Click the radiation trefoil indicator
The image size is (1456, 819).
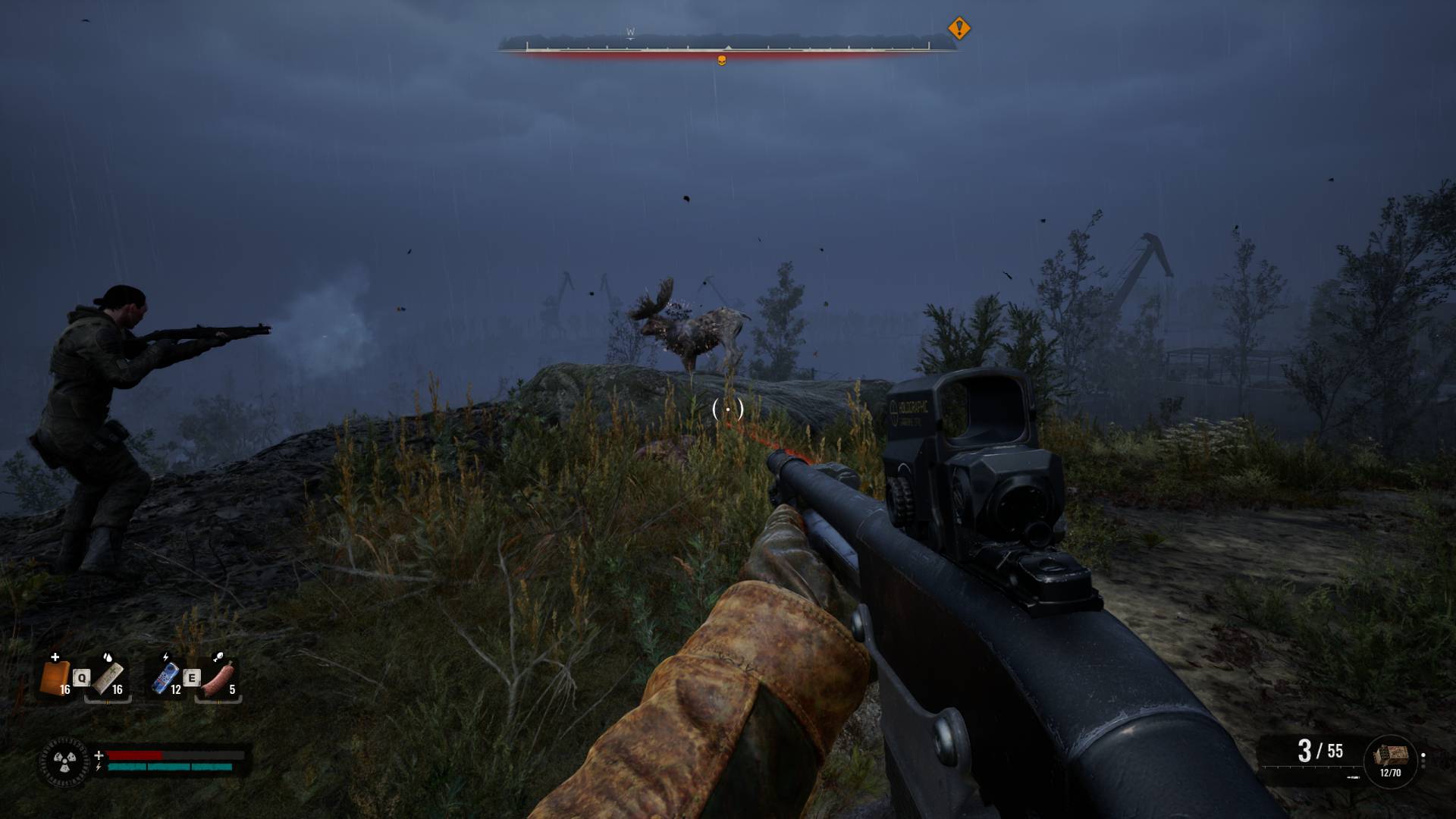(62, 759)
